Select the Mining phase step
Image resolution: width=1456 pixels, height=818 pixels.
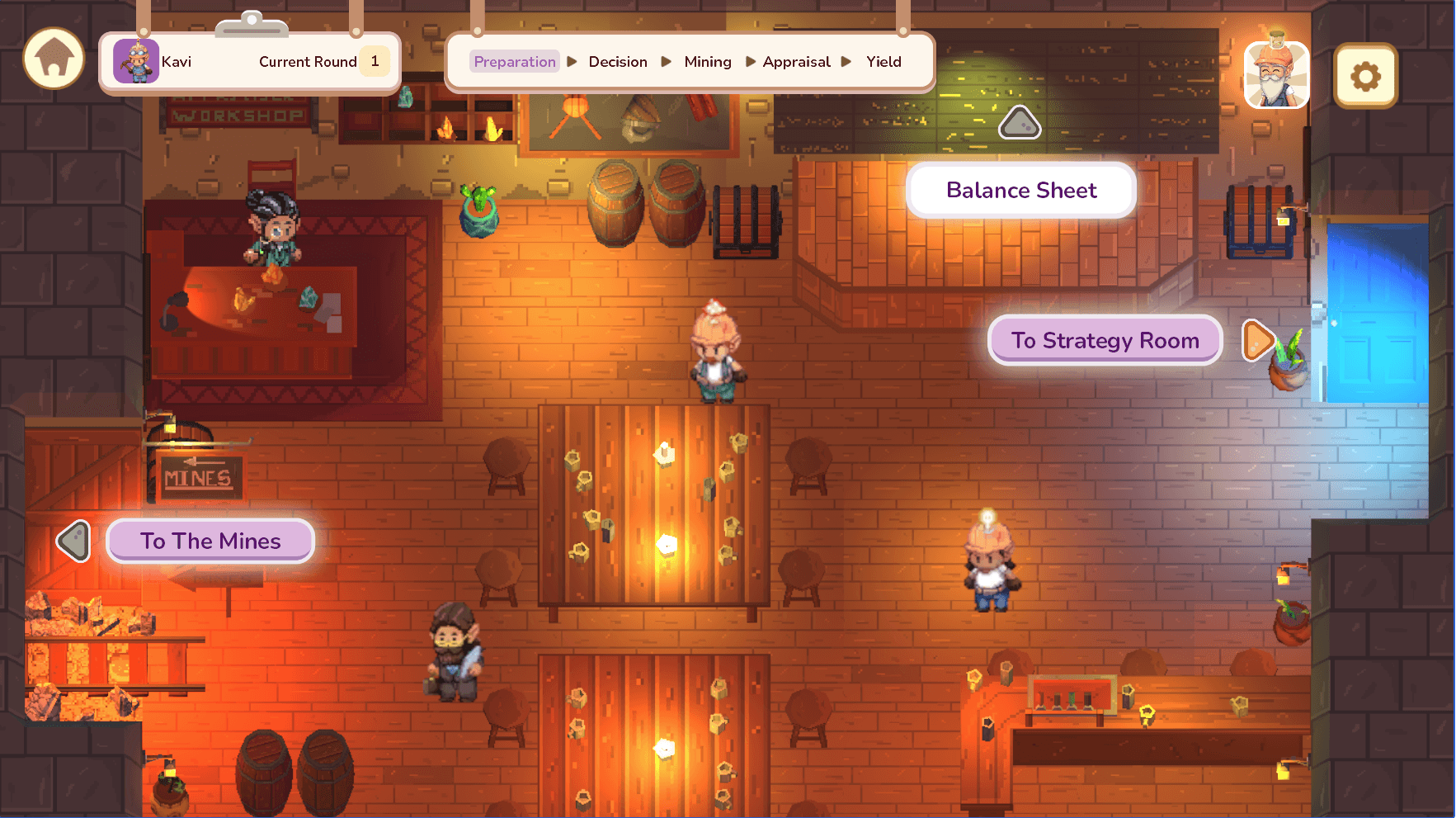pos(708,62)
